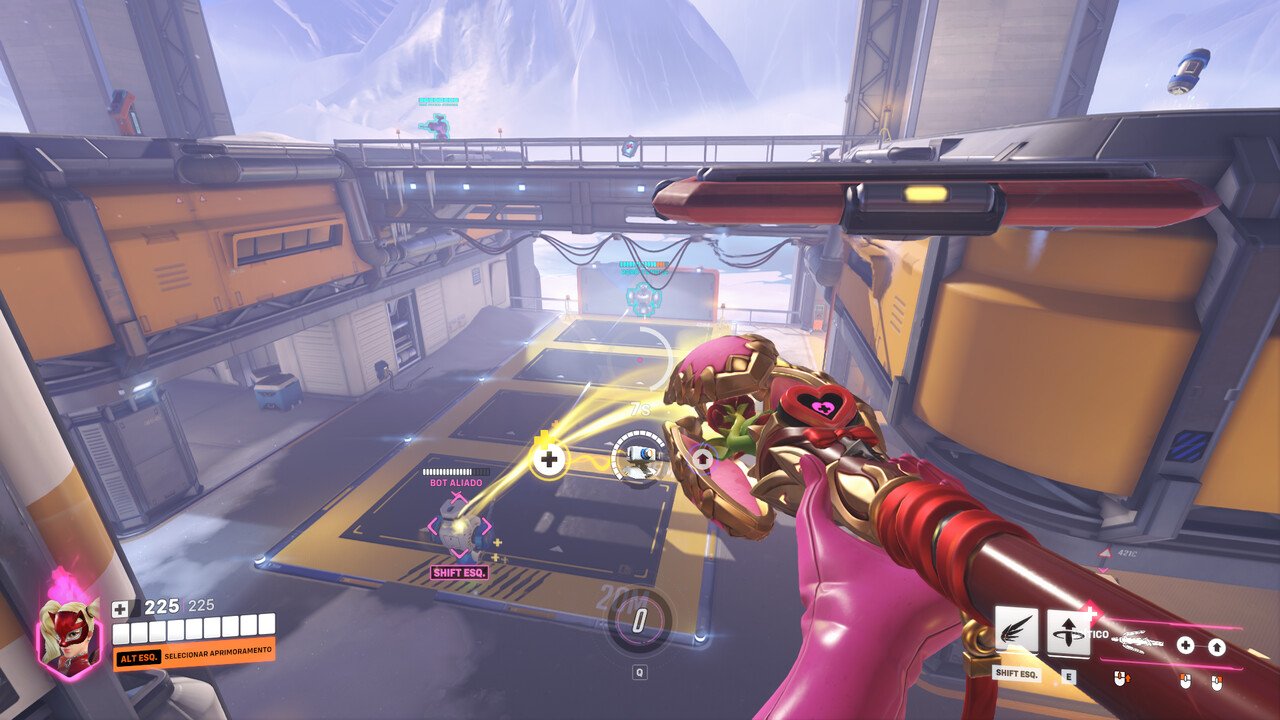Image resolution: width=1280 pixels, height=720 pixels.
Task: Click the E keybind label
Action: tap(1069, 676)
